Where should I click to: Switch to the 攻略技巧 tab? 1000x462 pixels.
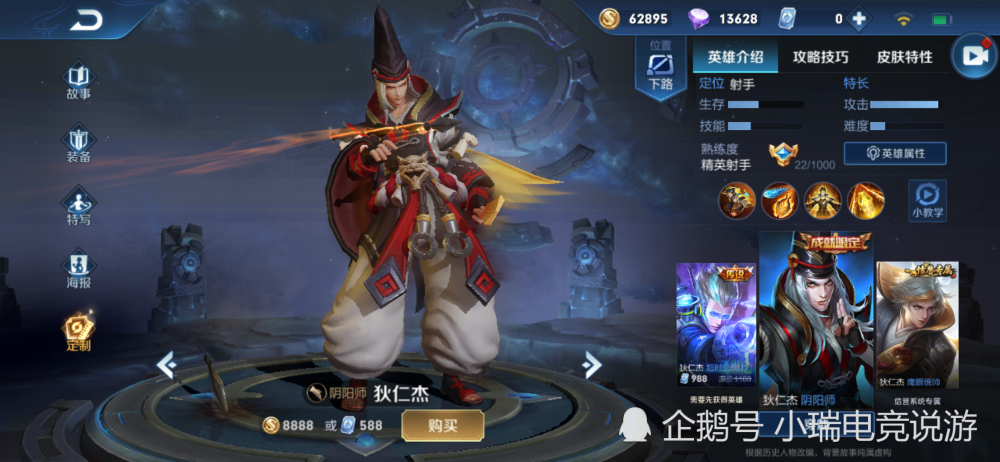click(x=820, y=57)
